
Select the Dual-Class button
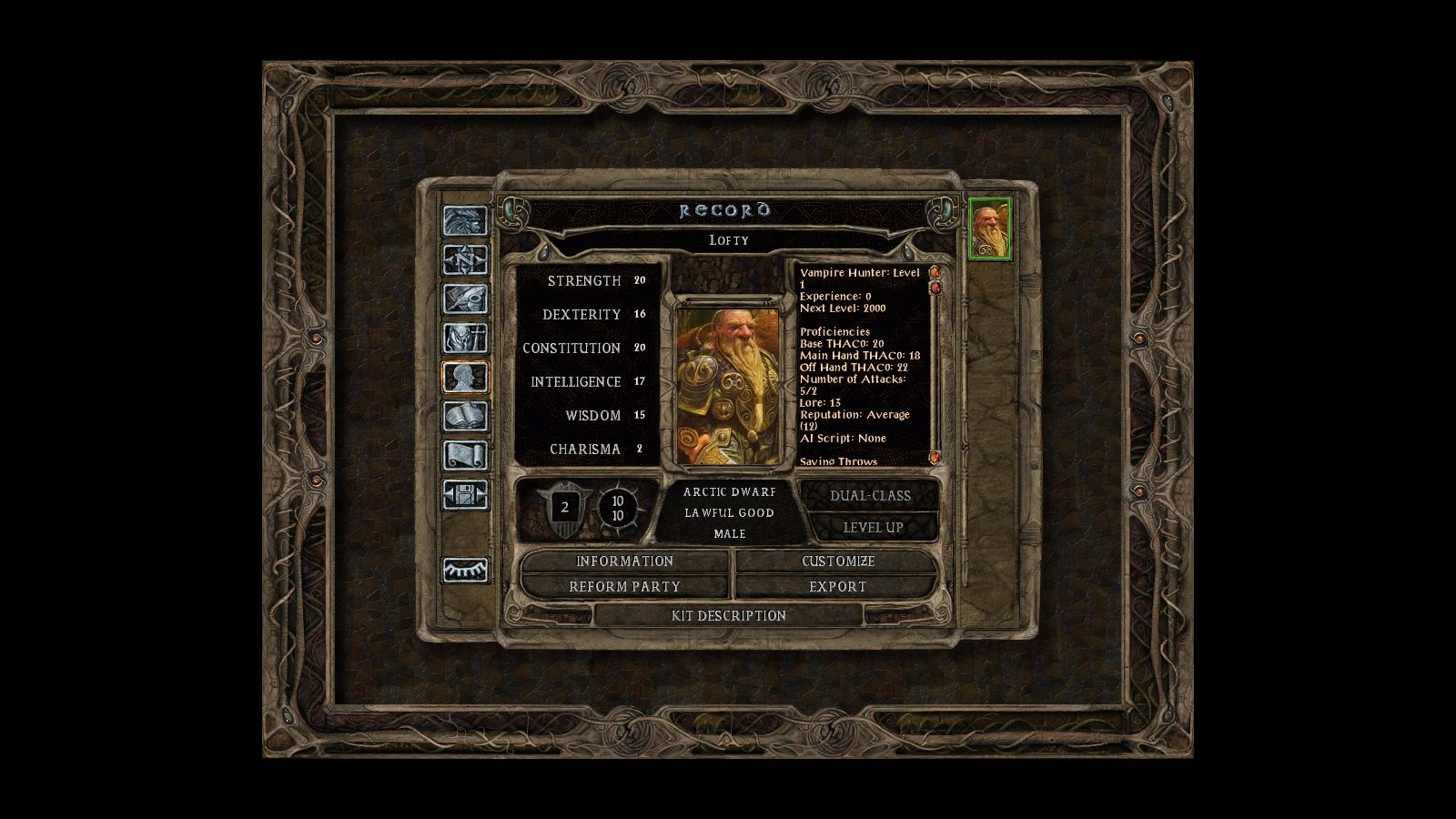(870, 496)
